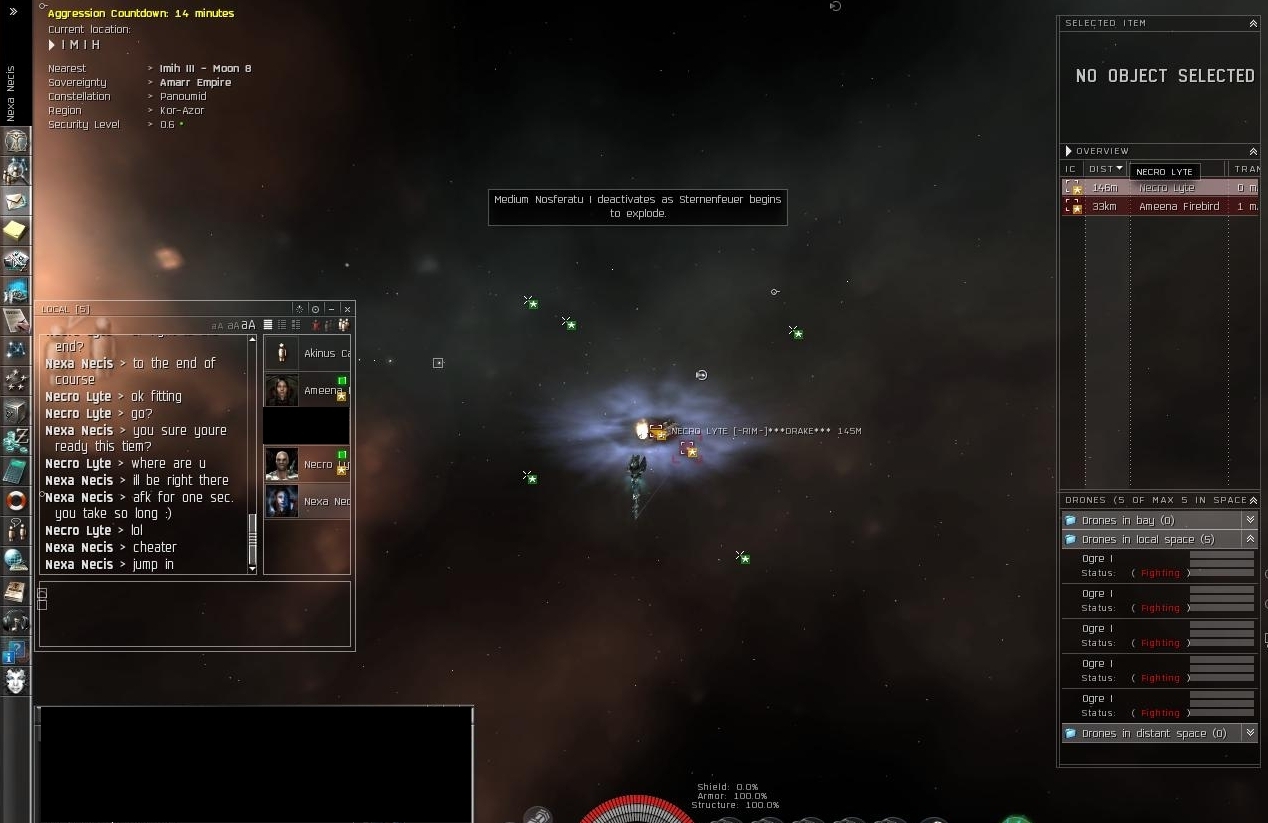Choose the largest chat font size option
This screenshot has height=823, width=1268.
tap(249, 325)
